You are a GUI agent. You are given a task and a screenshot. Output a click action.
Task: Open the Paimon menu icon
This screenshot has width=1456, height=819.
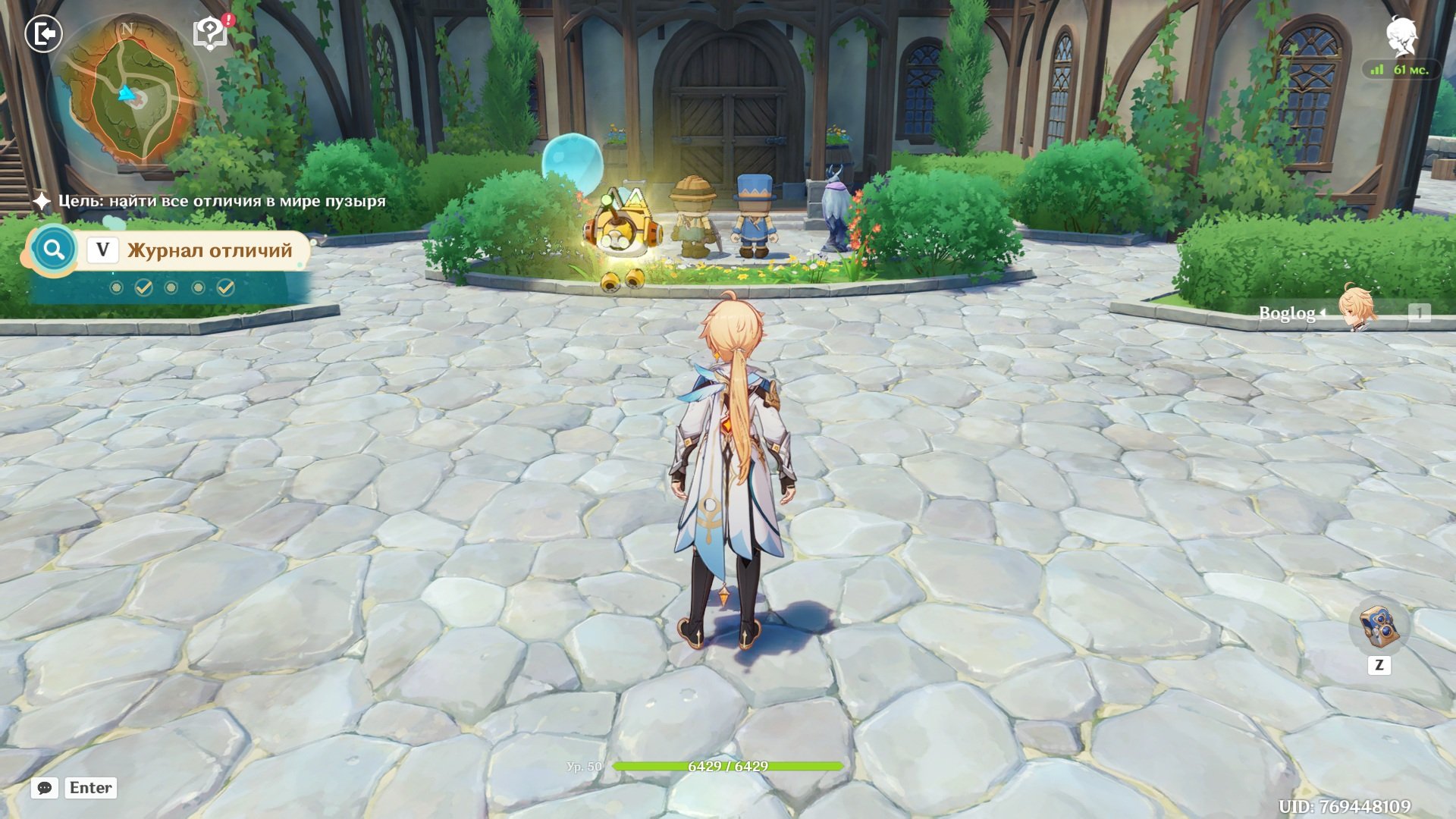point(1401,36)
